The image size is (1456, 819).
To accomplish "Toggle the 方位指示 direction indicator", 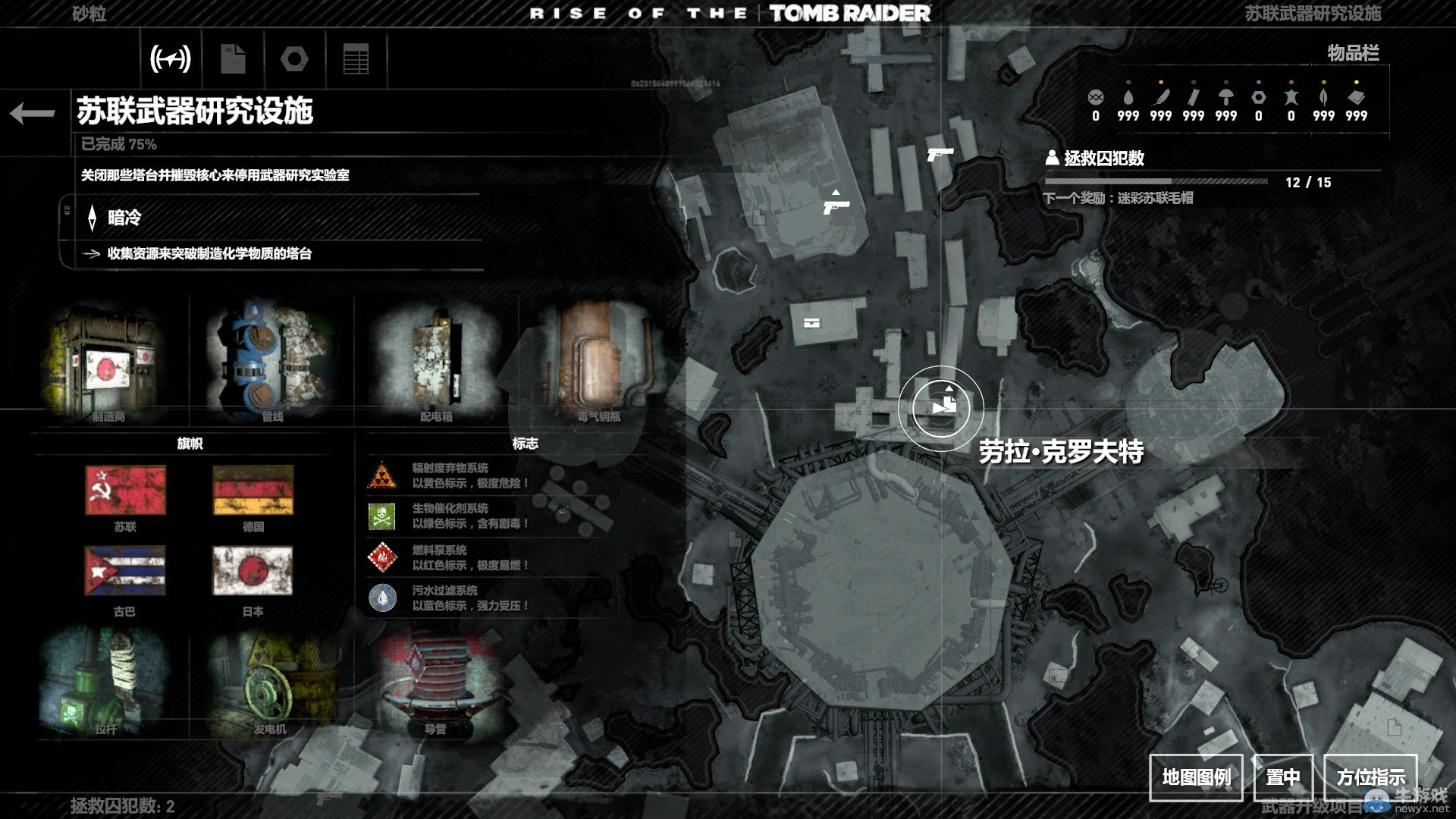I will coord(1370,777).
